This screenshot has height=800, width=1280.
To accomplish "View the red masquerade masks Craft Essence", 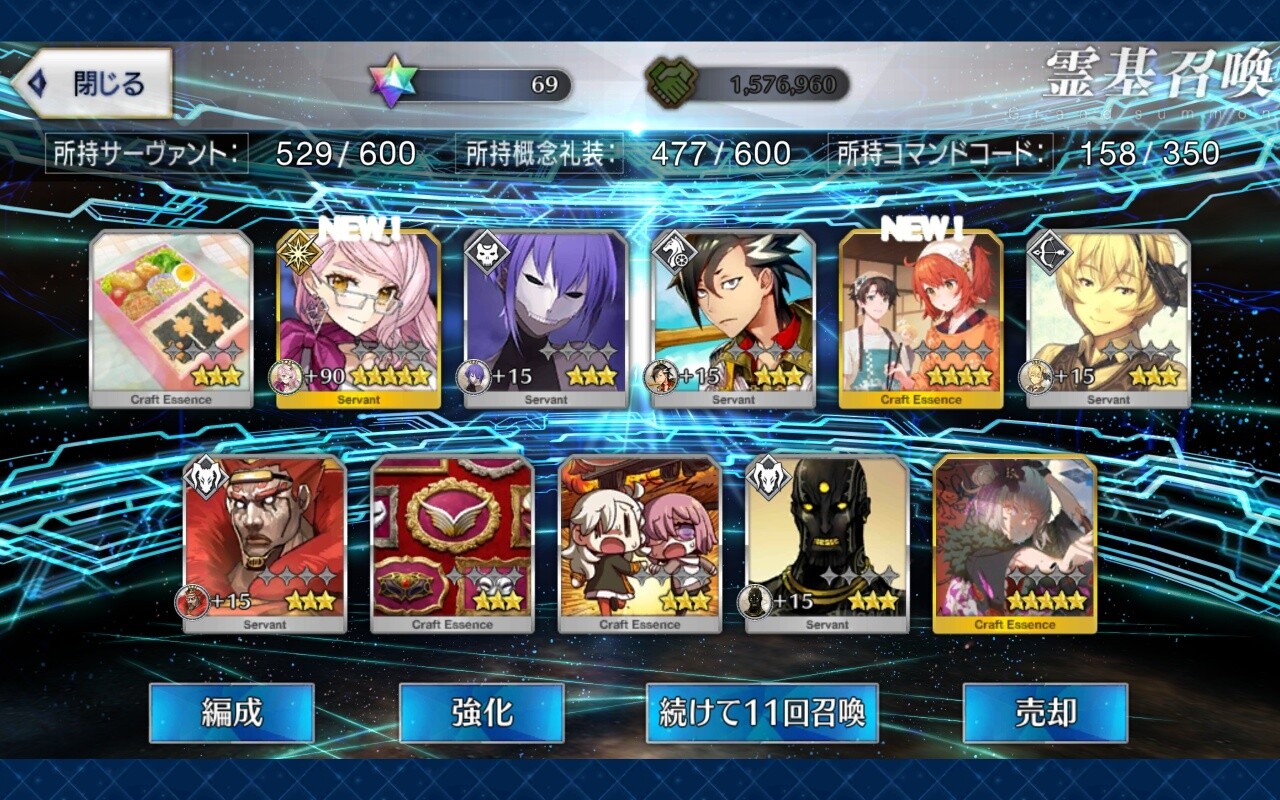I will (452, 544).
